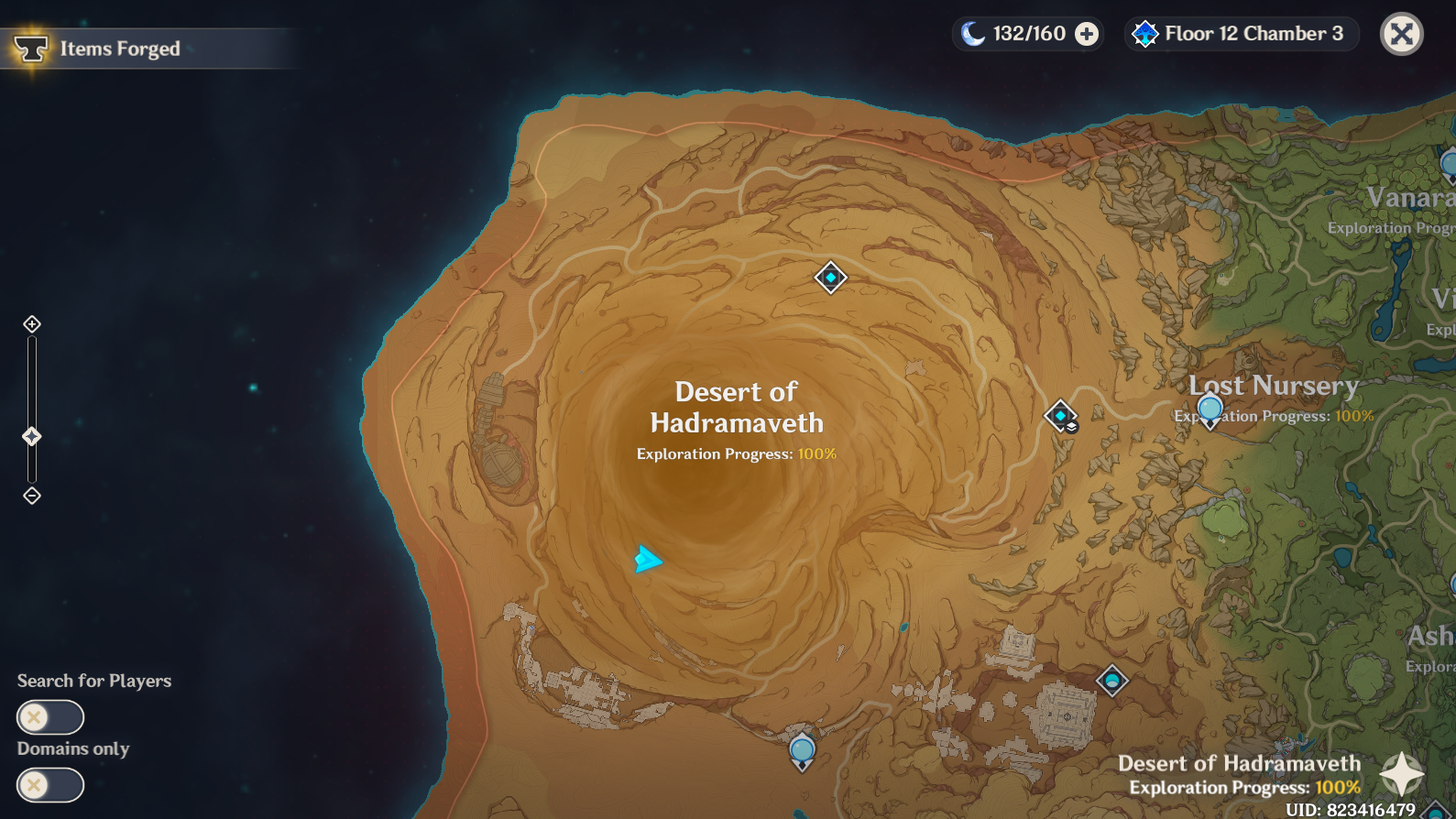Open the teleport waypoint at bottom of the map
Screen dimensions: 1456x819
(x=802, y=751)
